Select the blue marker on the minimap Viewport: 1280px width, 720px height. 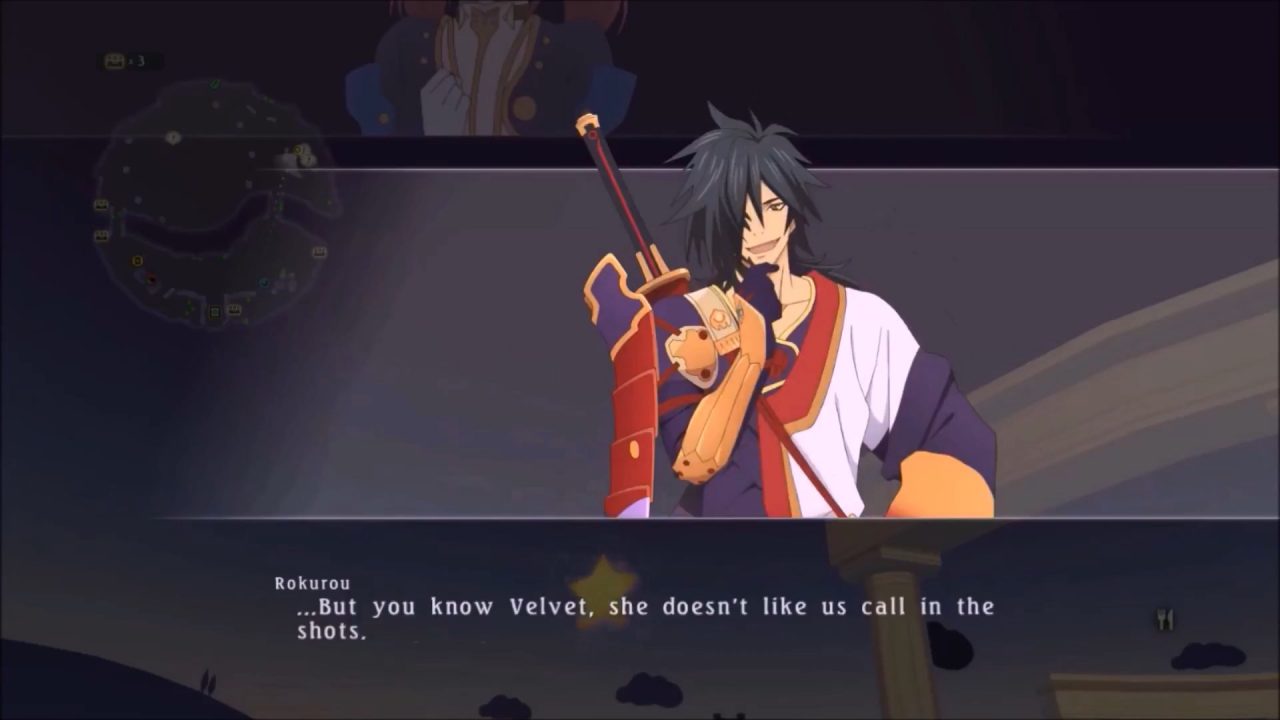pyautogui.click(x=262, y=282)
